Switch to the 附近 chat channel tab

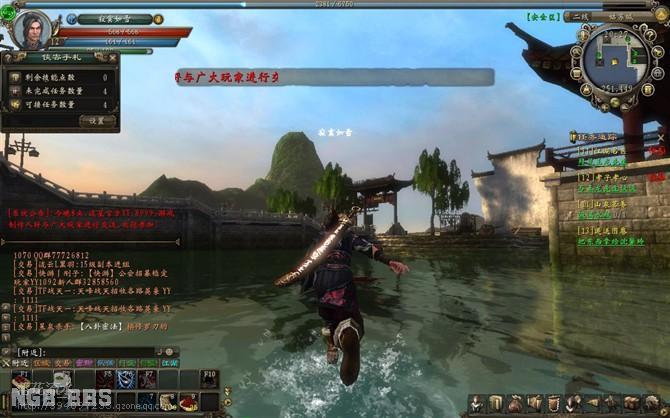coord(22,363)
